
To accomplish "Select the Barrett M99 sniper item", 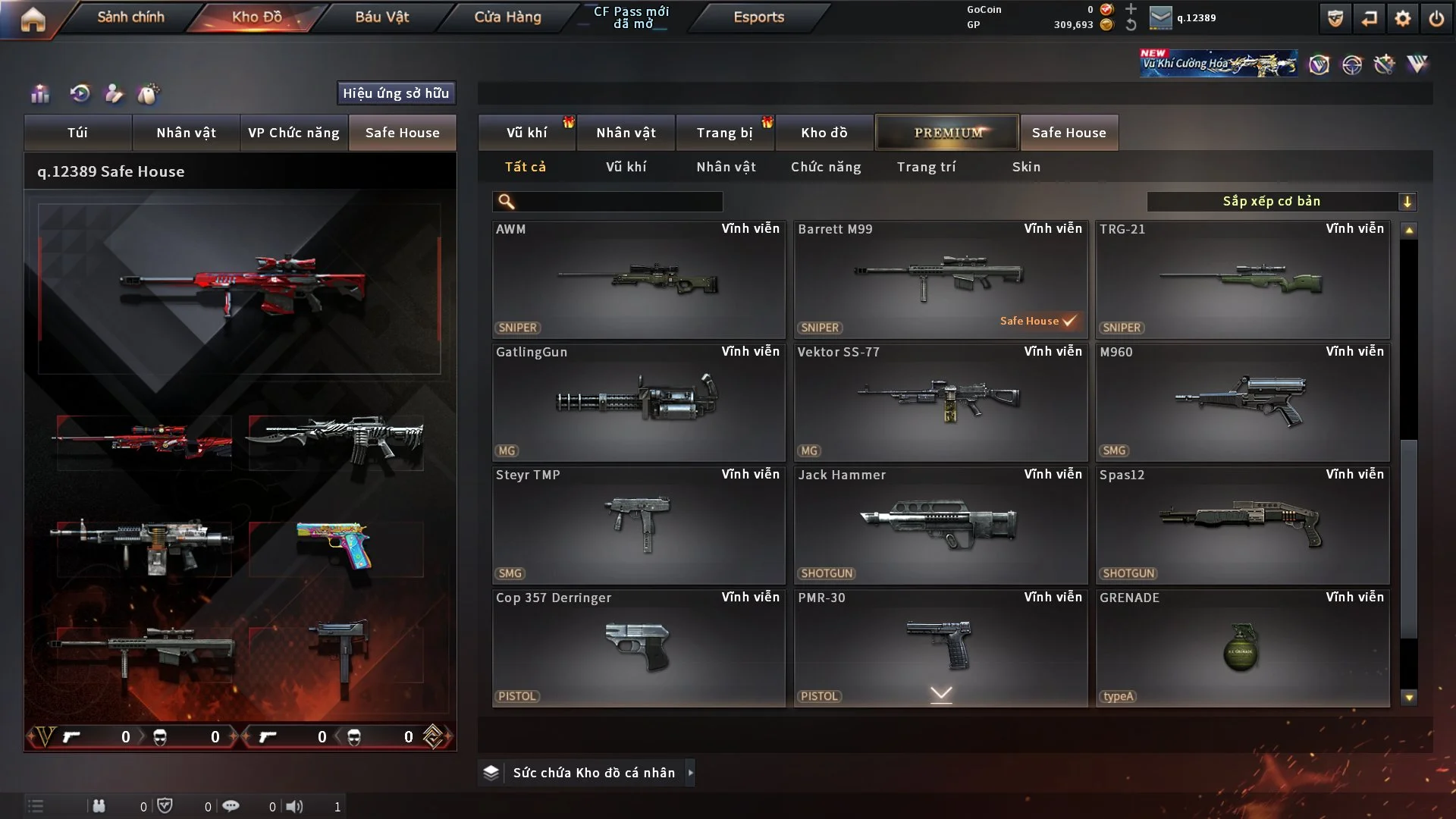I will point(940,279).
